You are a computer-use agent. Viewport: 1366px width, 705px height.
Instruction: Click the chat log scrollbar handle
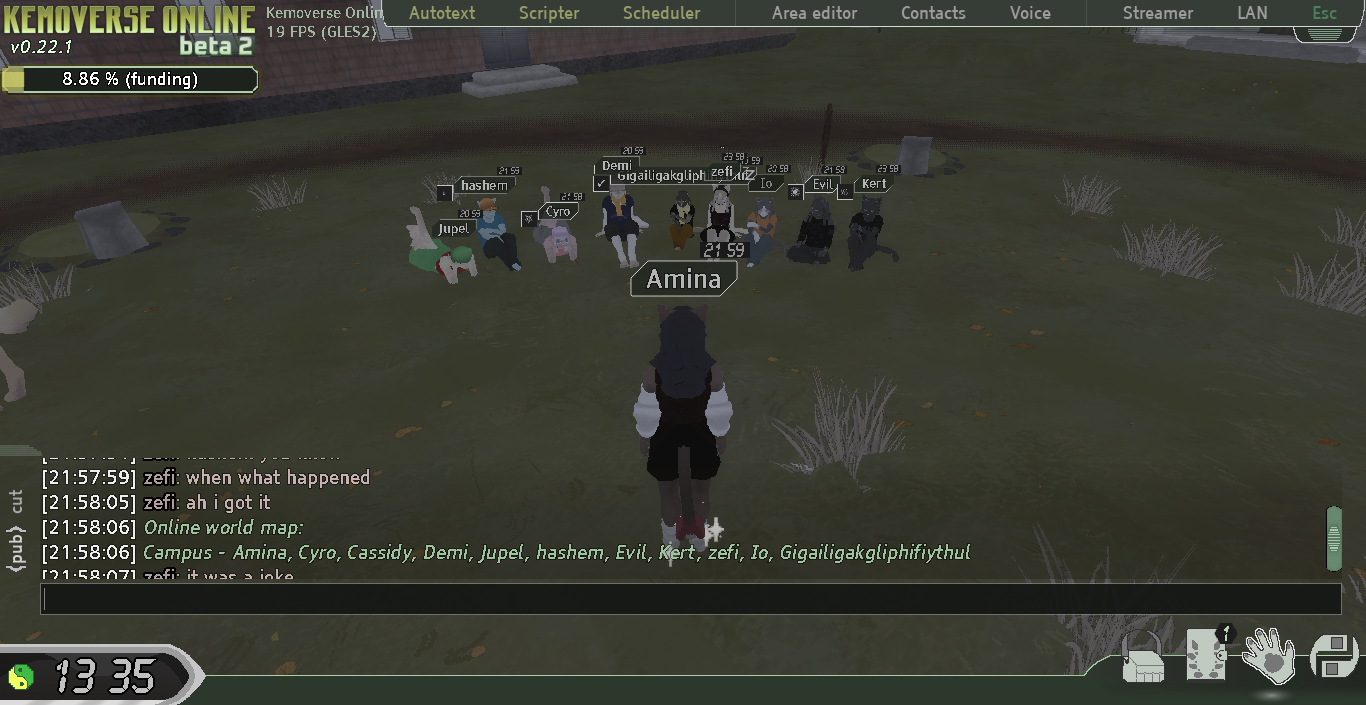pos(1333,538)
